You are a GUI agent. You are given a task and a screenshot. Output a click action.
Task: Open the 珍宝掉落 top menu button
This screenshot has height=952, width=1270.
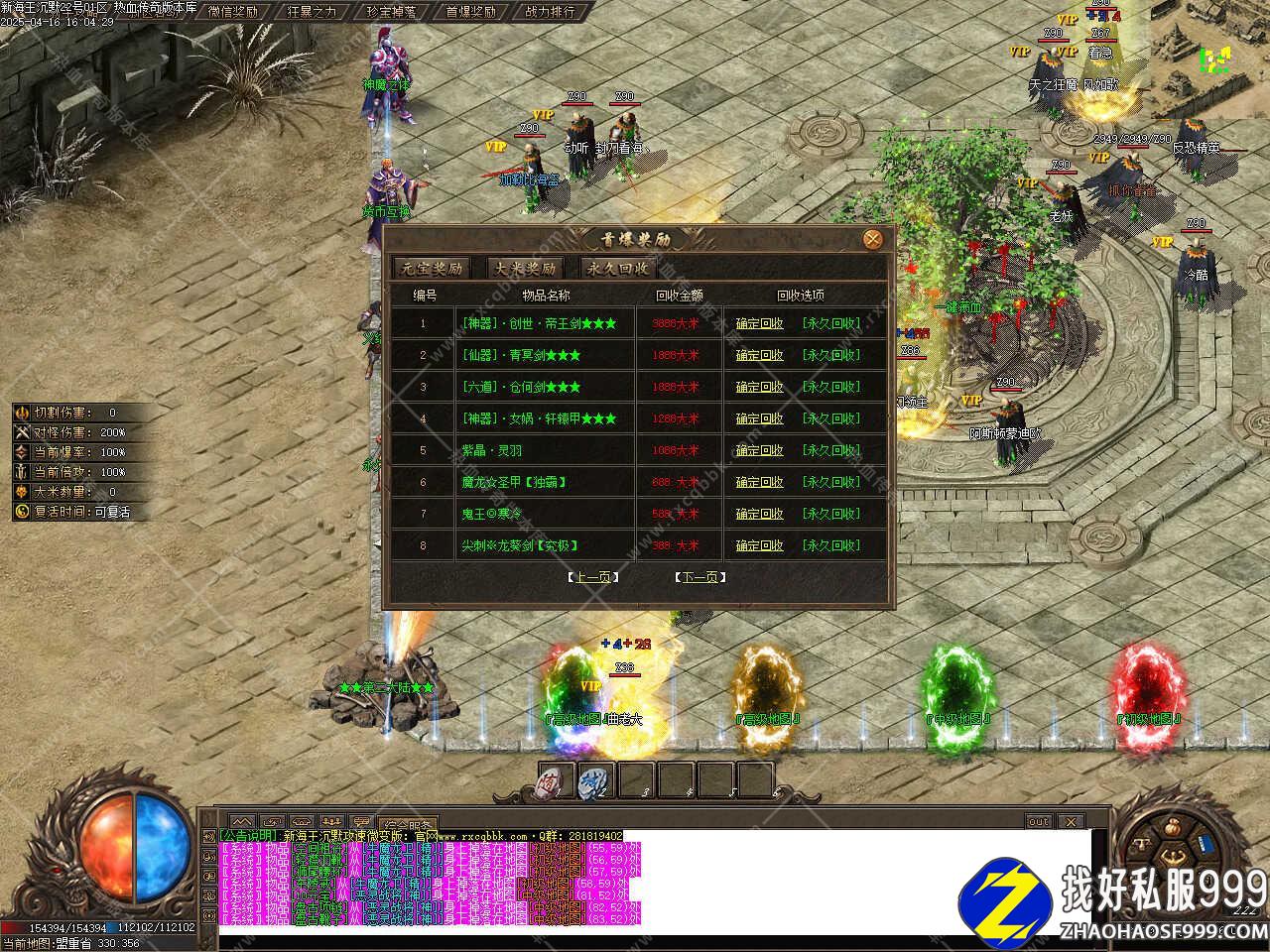coord(390,12)
